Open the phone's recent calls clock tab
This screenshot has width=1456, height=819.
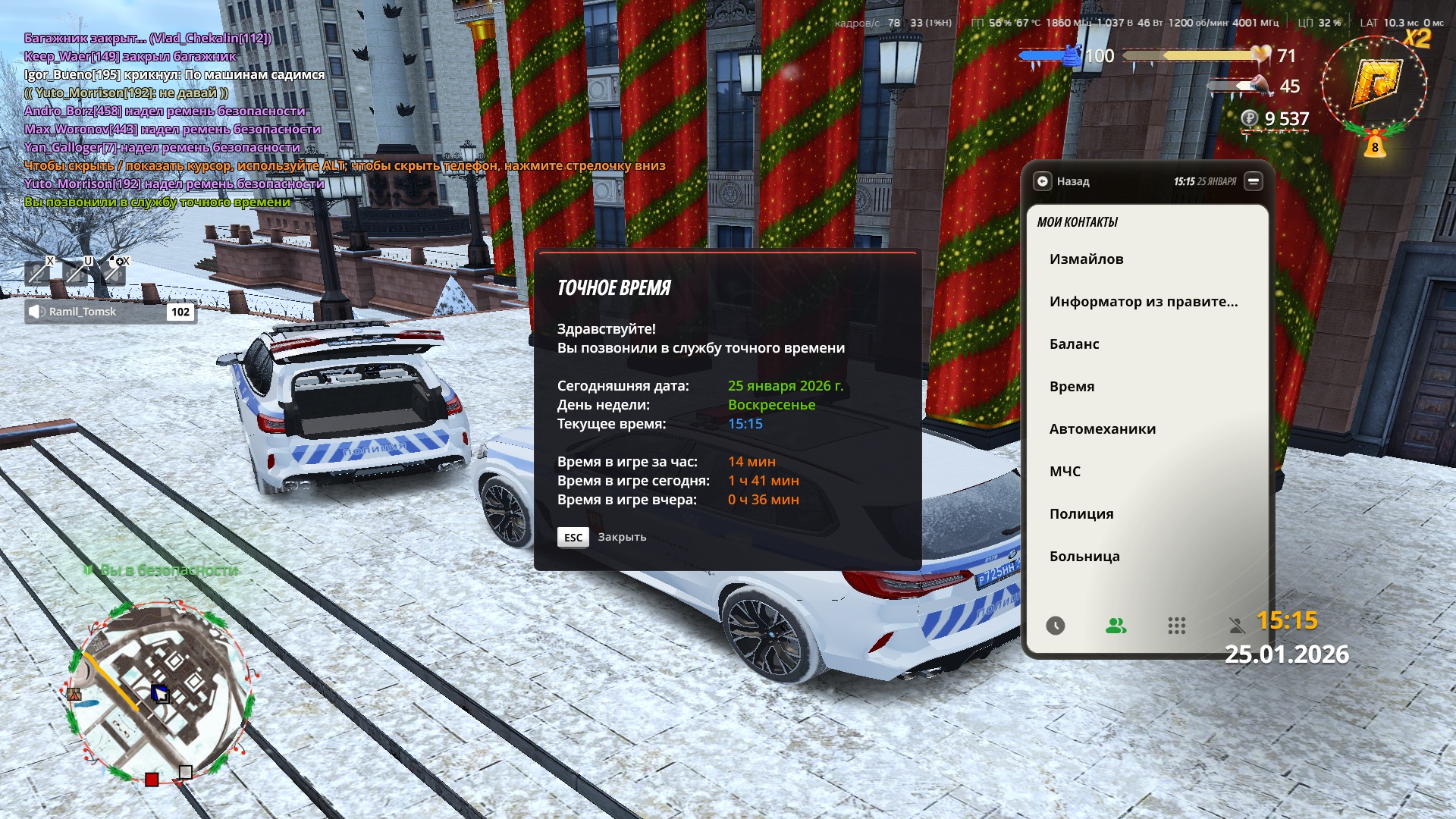1055,626
